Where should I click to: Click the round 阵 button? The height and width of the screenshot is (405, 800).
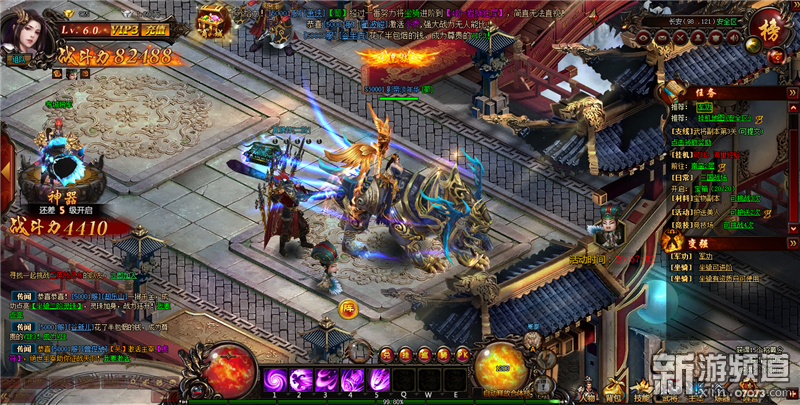click(x=348, y=307)
